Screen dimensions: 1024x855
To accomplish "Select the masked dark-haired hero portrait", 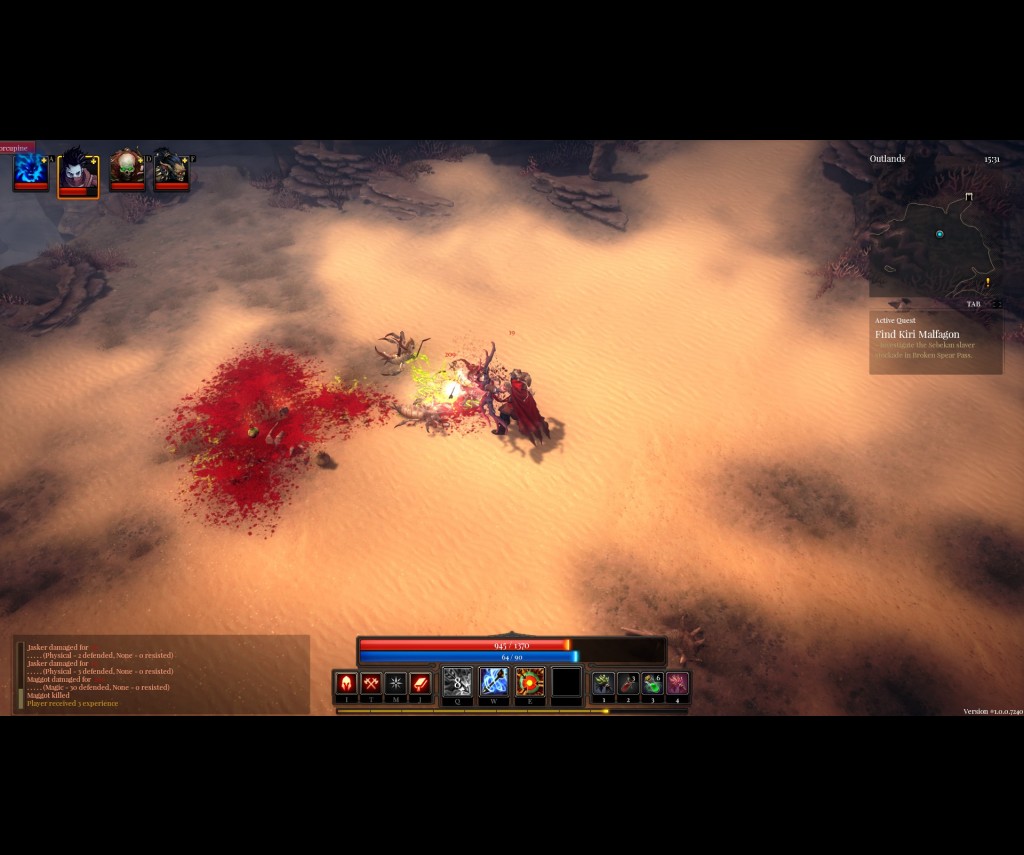I will tap(78, 173).
